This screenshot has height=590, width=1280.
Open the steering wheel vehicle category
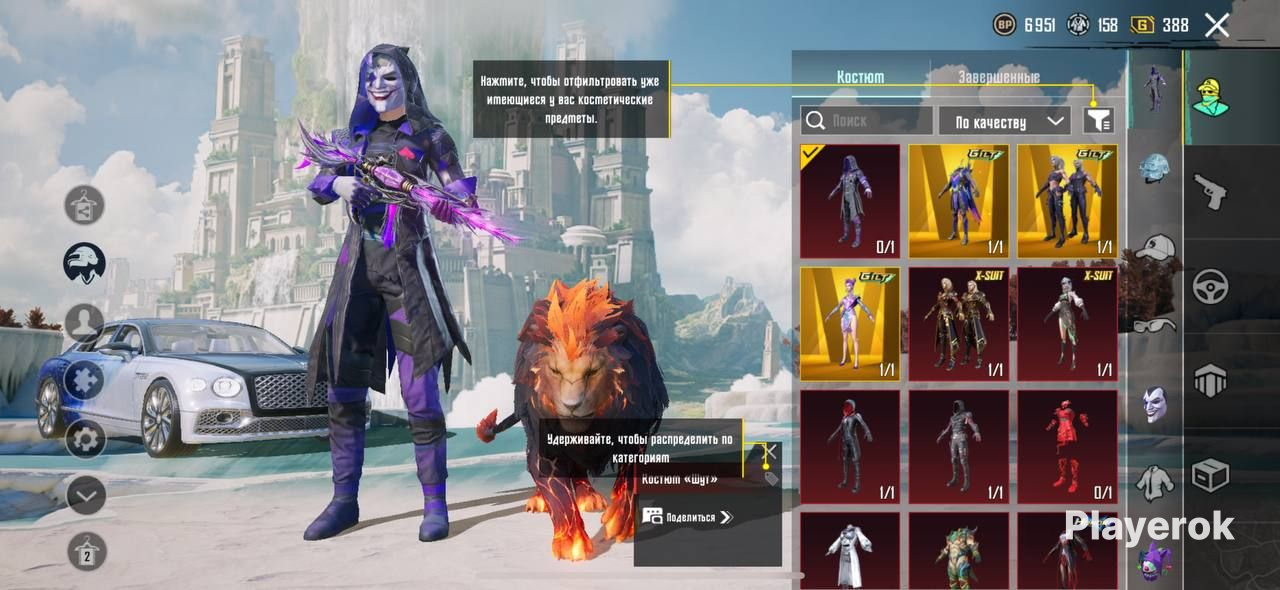1210,287
